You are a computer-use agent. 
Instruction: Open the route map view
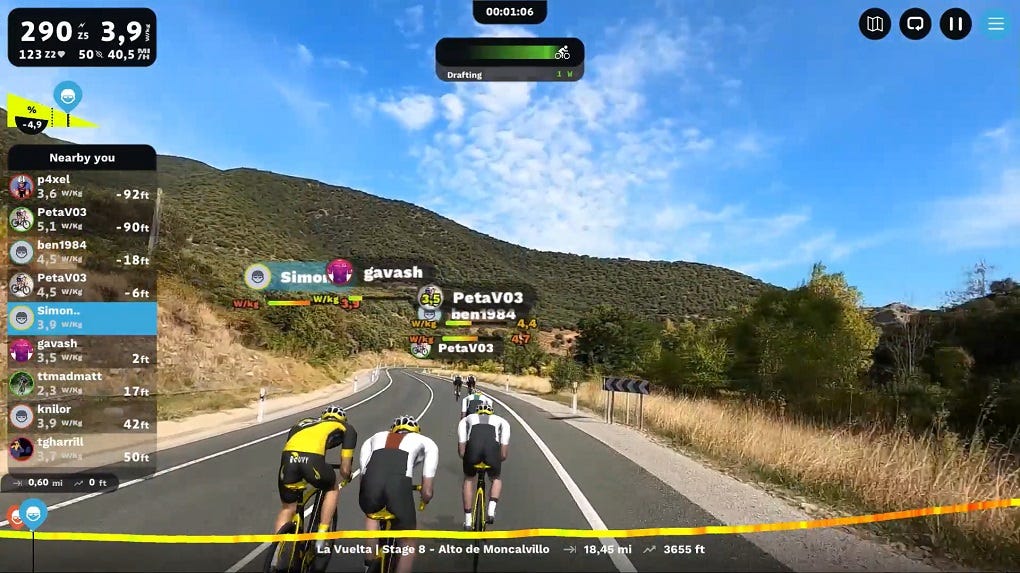pos(875,24)
